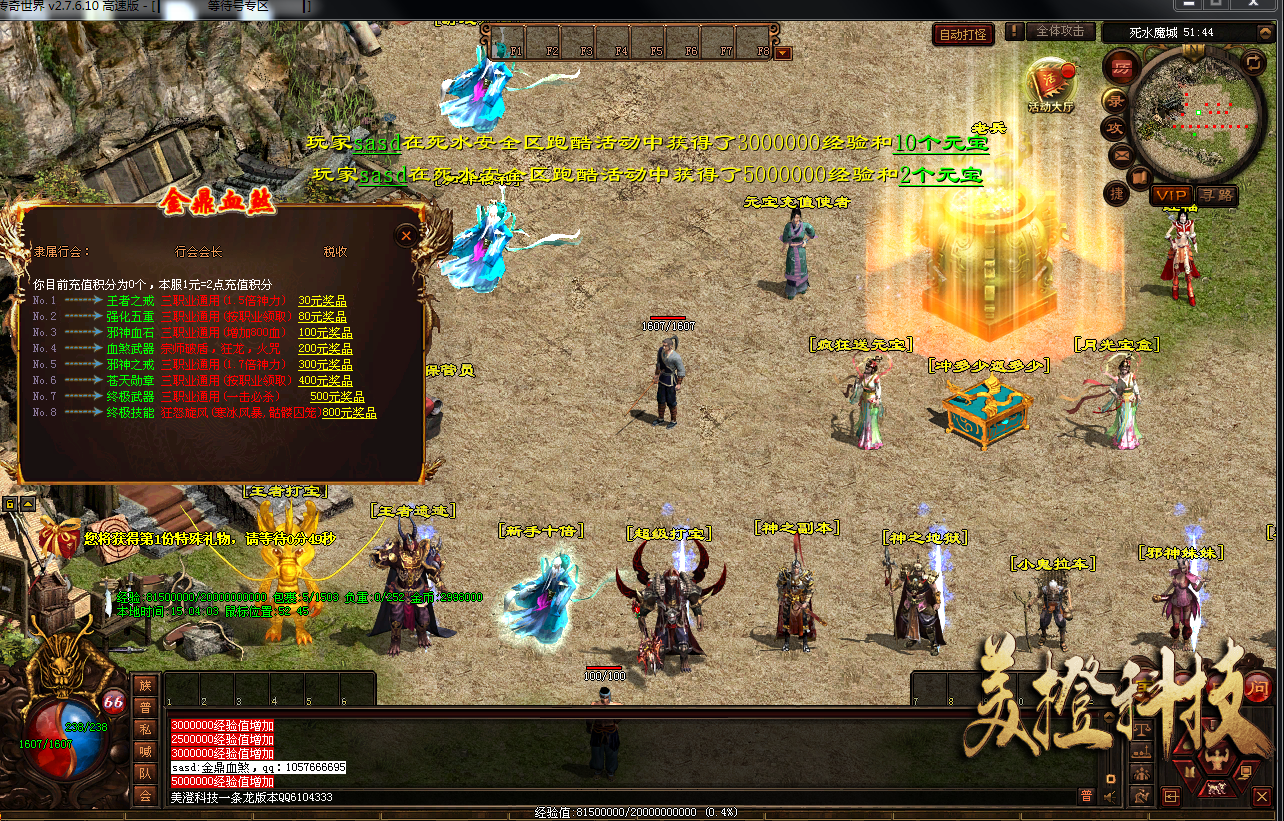The height and width of the screenshot is (821, 1284).
Task: Toggle 全体攻击 attack mode
Action: pos(1060,31)
